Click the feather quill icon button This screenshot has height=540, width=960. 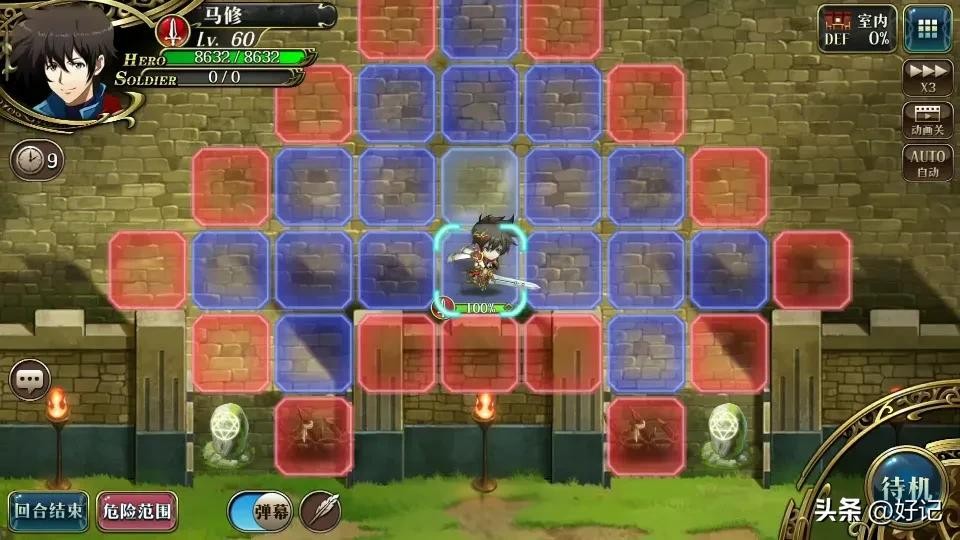click(x=320, y=511)
